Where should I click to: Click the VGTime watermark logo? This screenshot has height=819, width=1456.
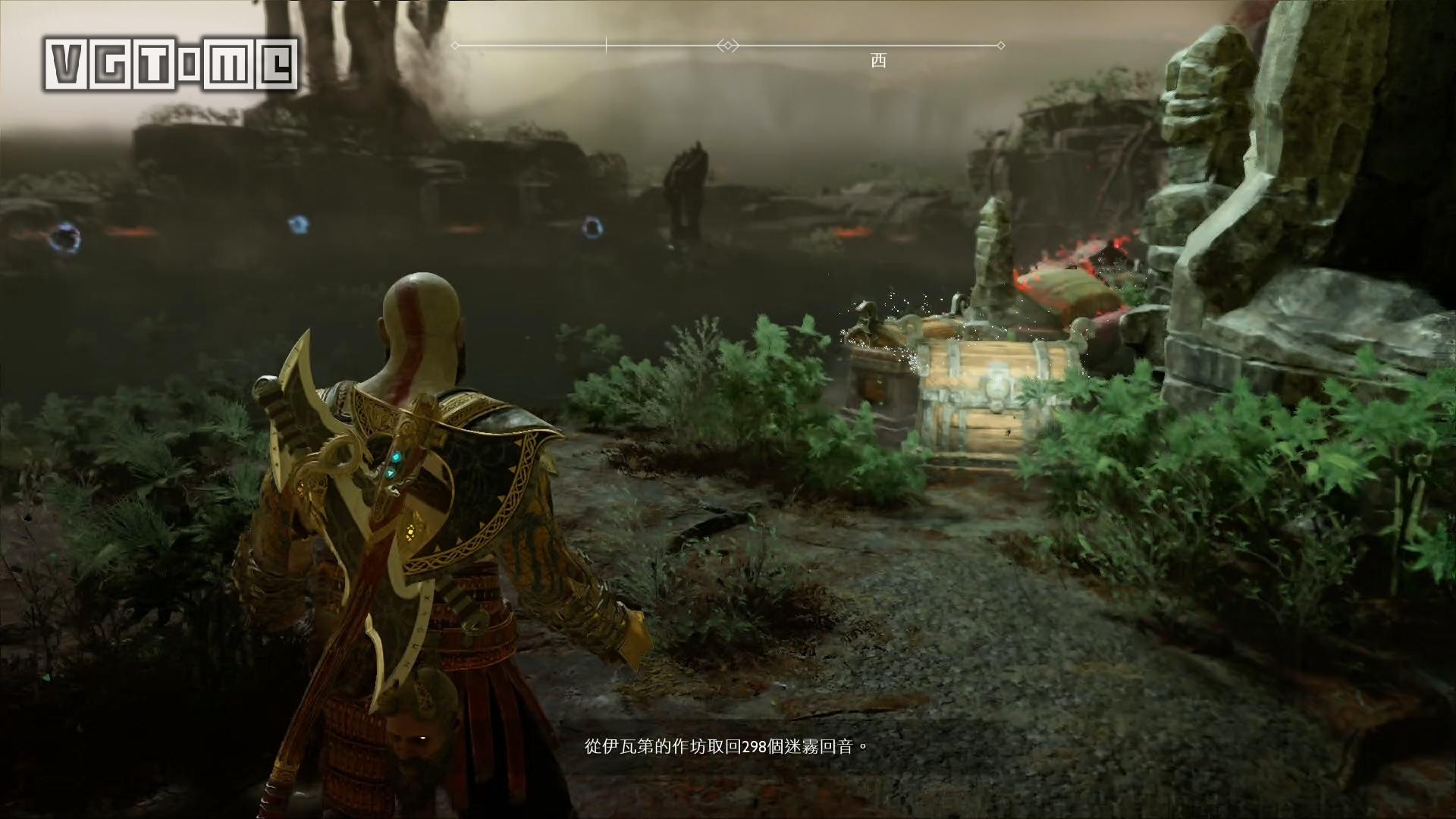[x=173, y=64]
